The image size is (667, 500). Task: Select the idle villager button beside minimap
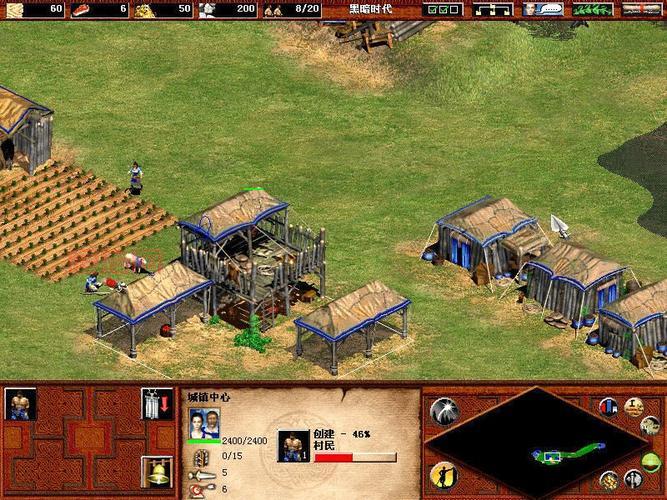point(441,474)
